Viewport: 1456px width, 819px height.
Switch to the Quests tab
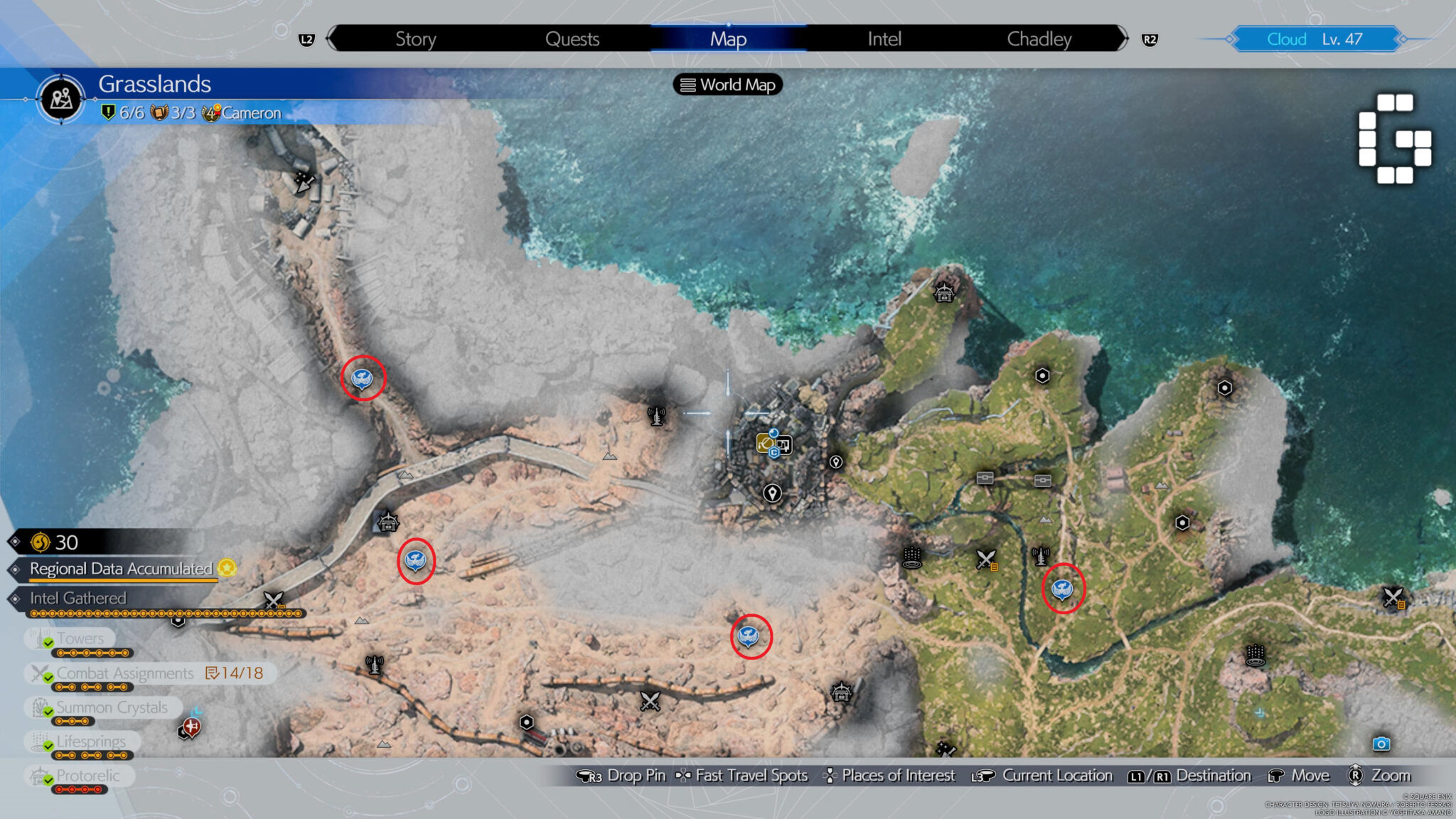click(x=573, y=39)
